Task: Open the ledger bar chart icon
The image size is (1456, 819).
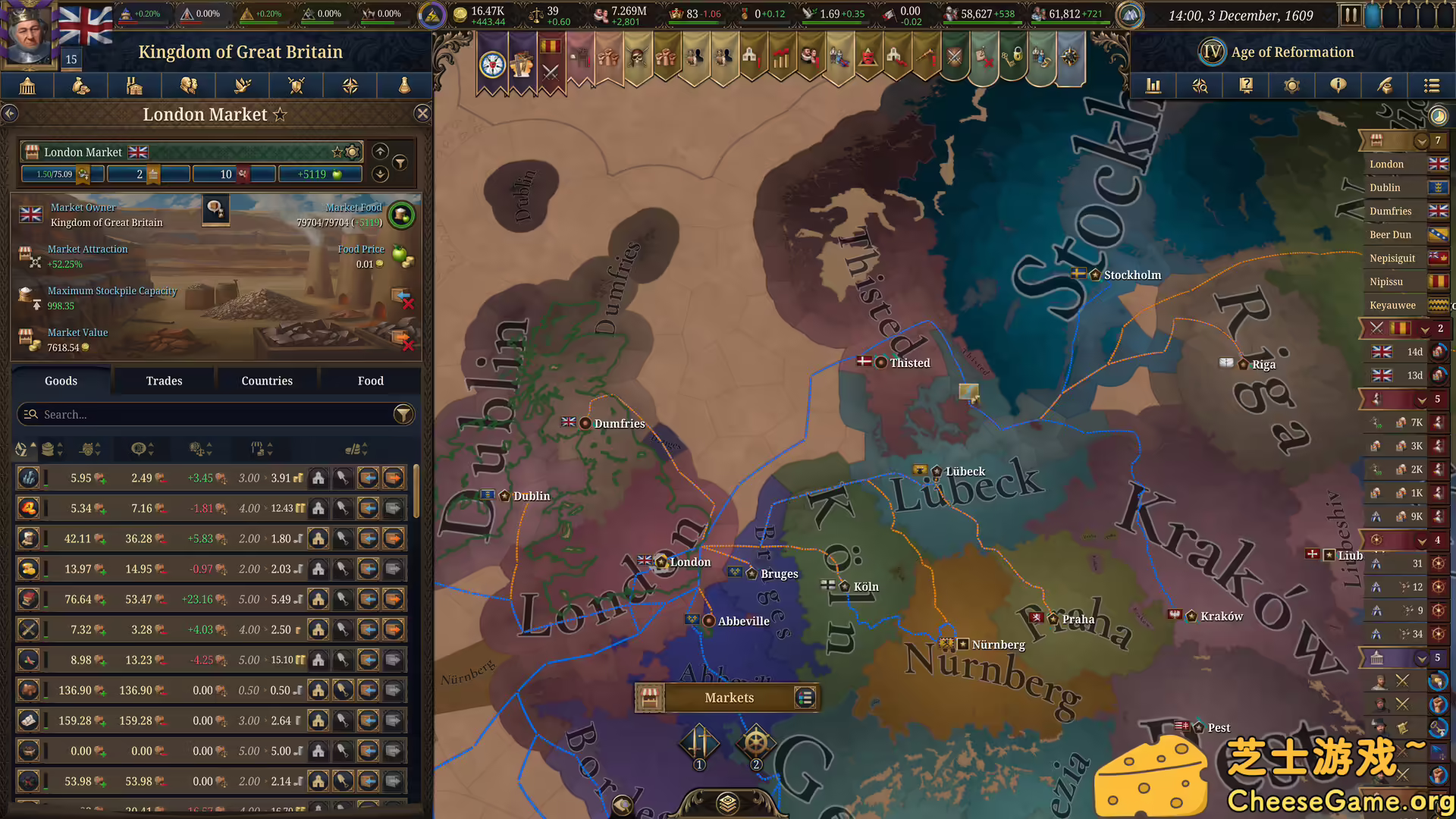Action: pyautogui.click(x=1153, y=86)
